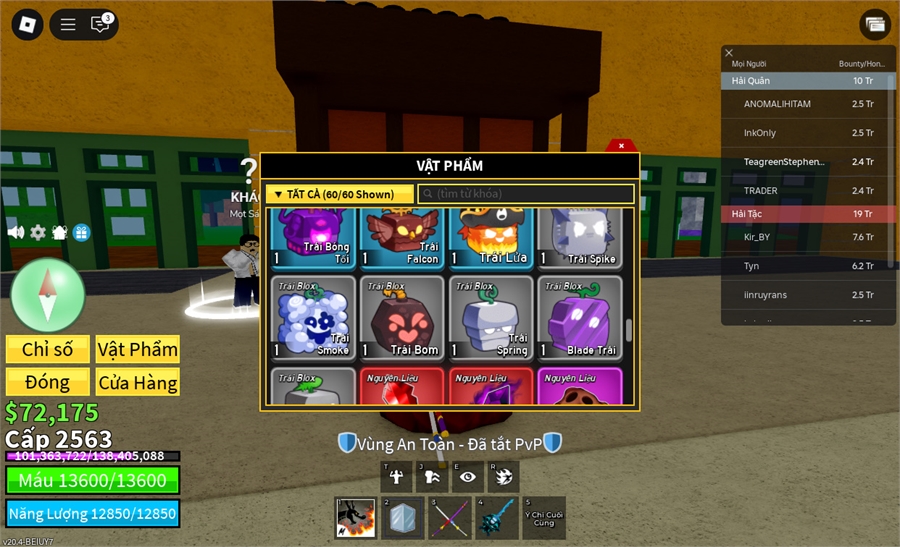Open the blue gift box rewards
This screenshot has height=547, width=900.
(x=81, y=232)
